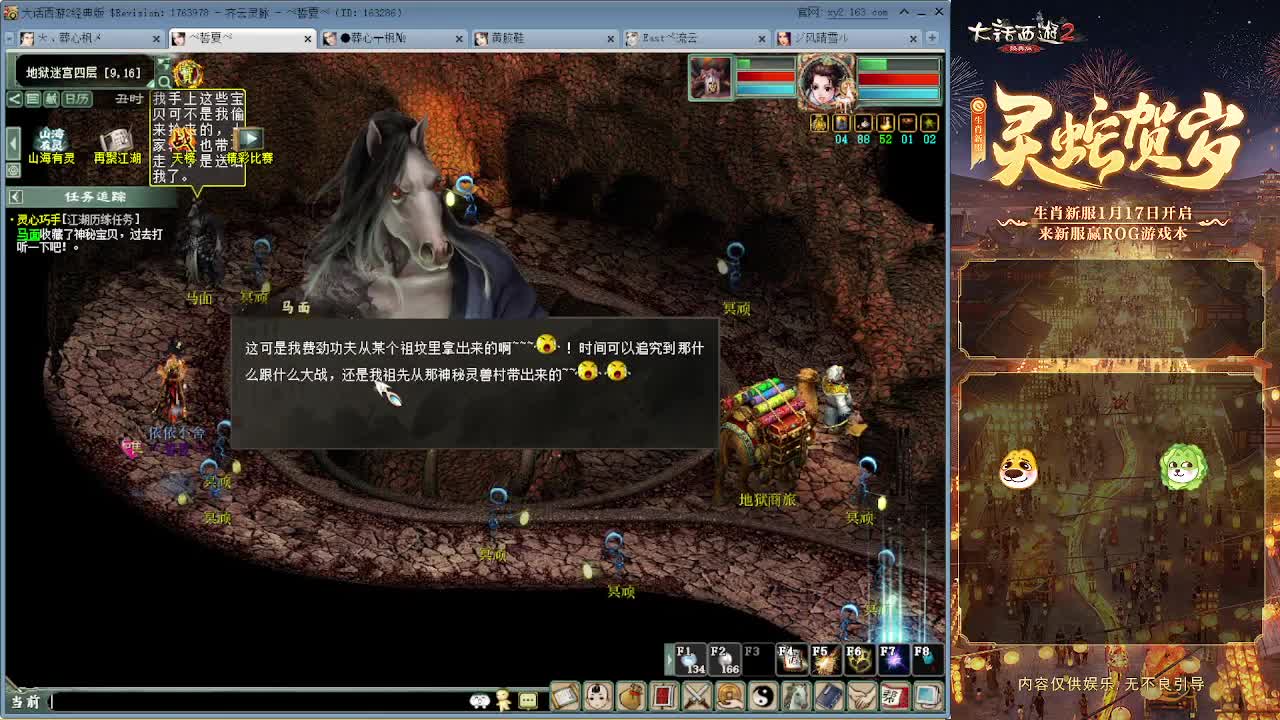This screenshot has height=720, width=1280.
Task: Collapse the left activity sidebar arrow
Action: [x=13, y=142]
